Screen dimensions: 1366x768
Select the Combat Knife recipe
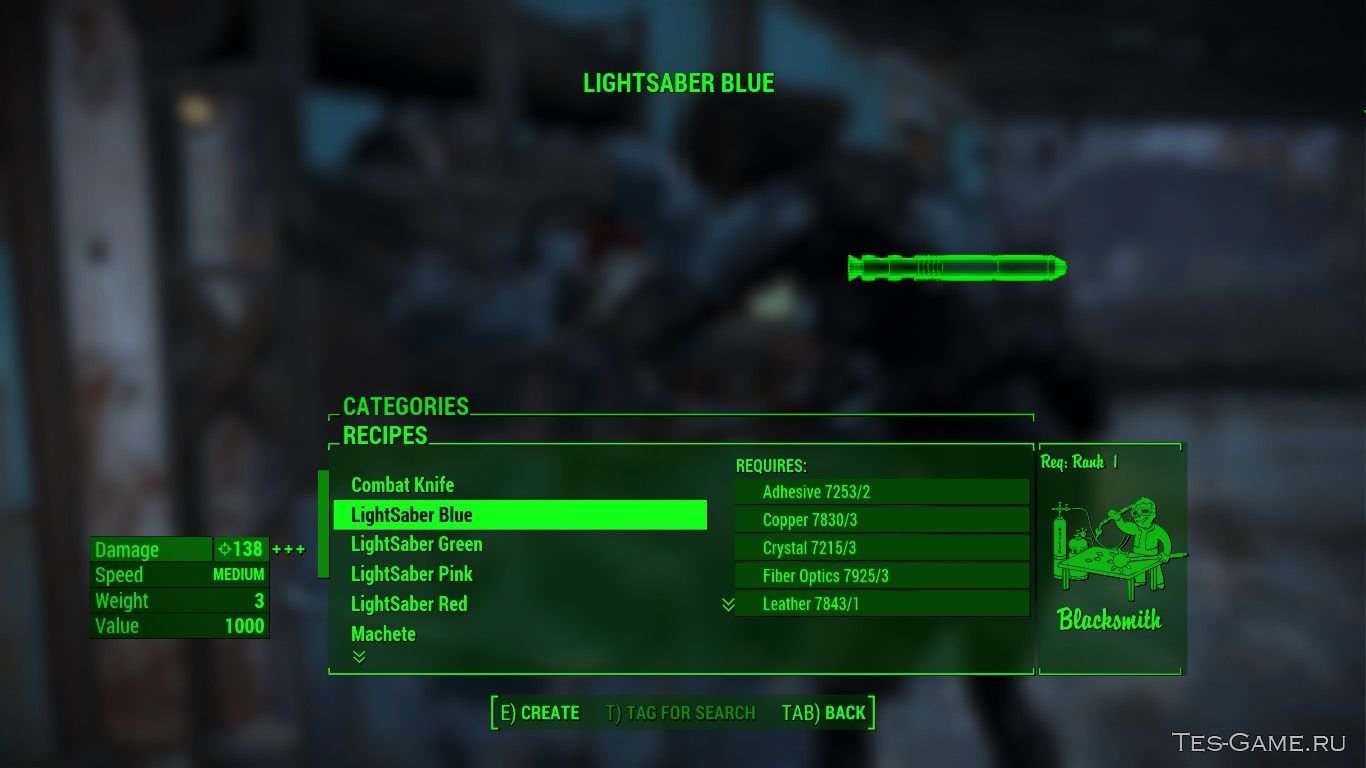coord(402,485)
